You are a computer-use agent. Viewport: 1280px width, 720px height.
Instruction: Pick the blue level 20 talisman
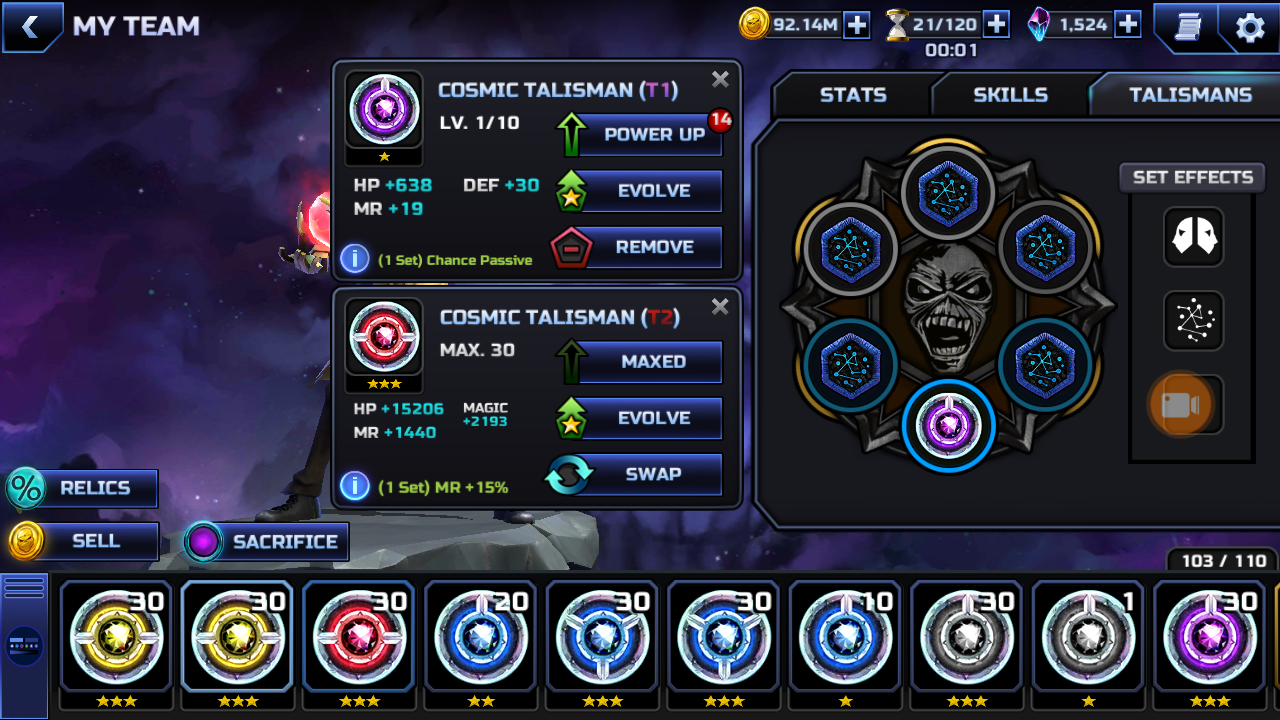point(481,636)
